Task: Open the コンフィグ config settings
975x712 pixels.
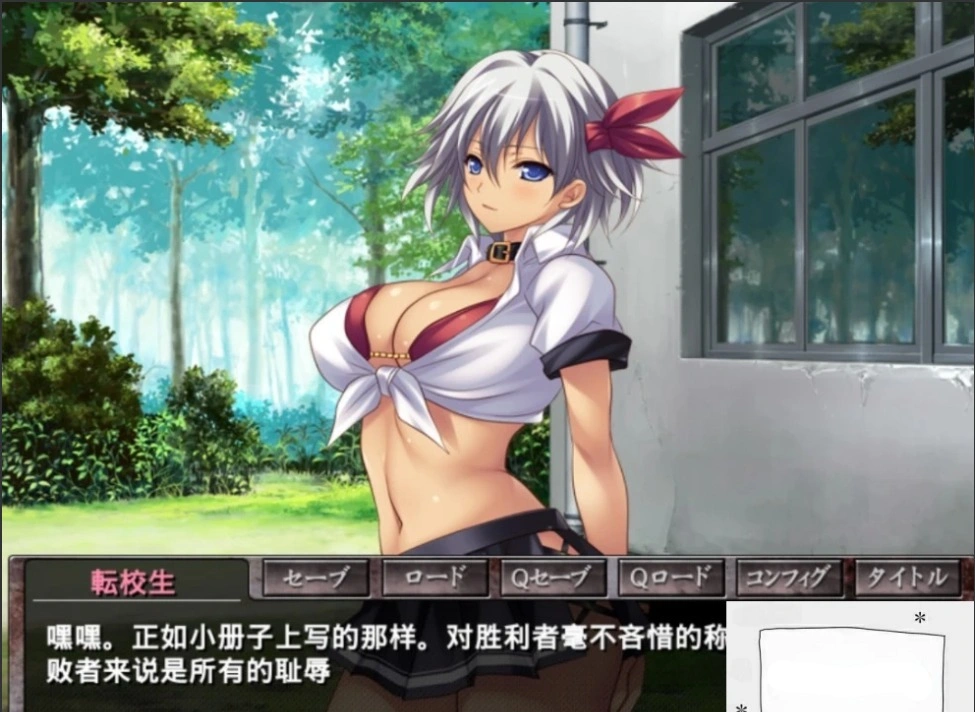Action: tap(789, 577)
